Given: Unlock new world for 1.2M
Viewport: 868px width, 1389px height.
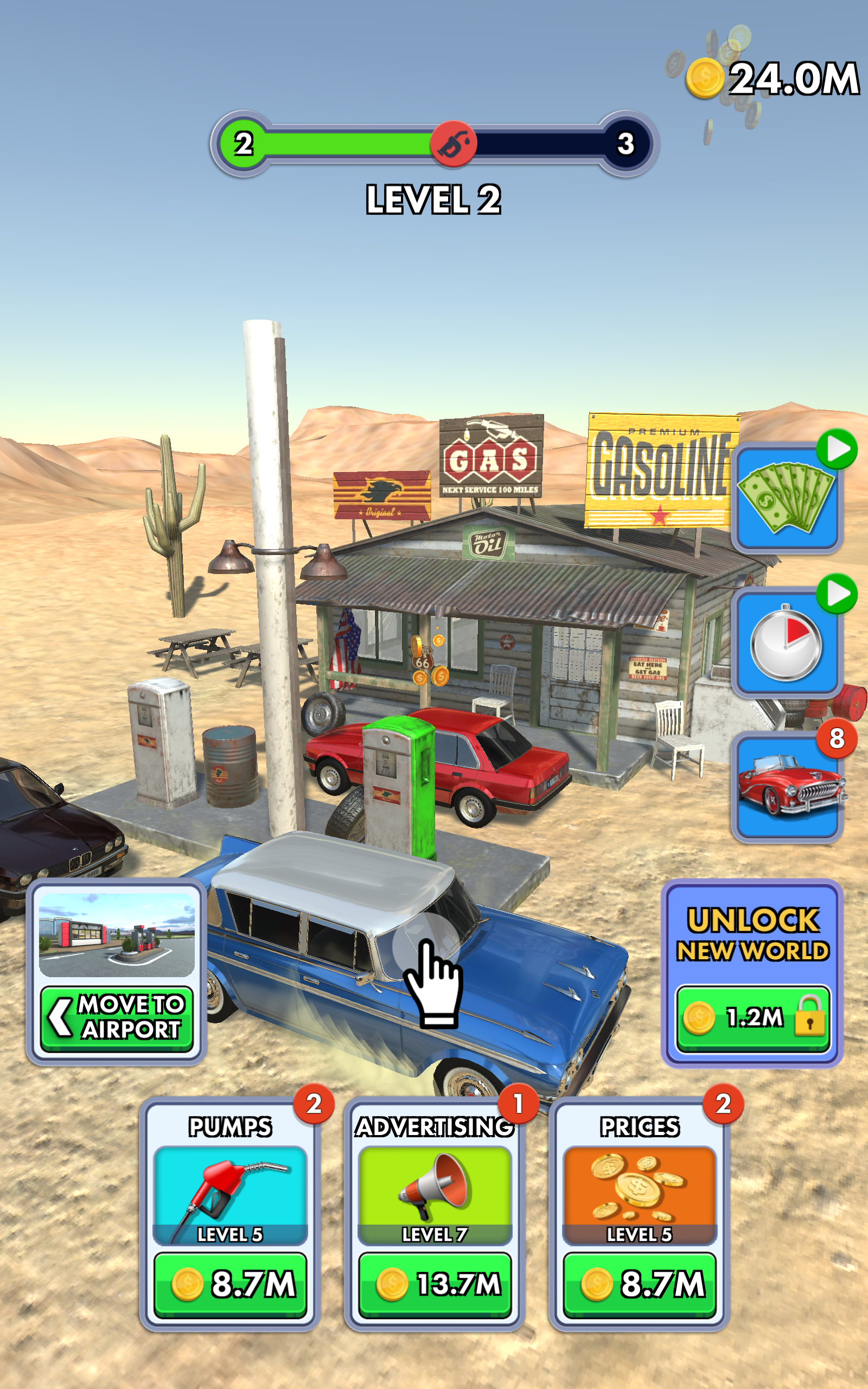Looking at the screenshot, I should (752, 1018).
